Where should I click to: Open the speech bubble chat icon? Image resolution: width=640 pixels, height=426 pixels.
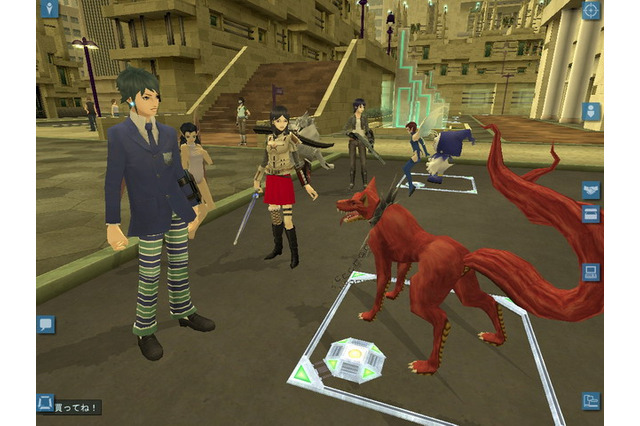point(46,324)
